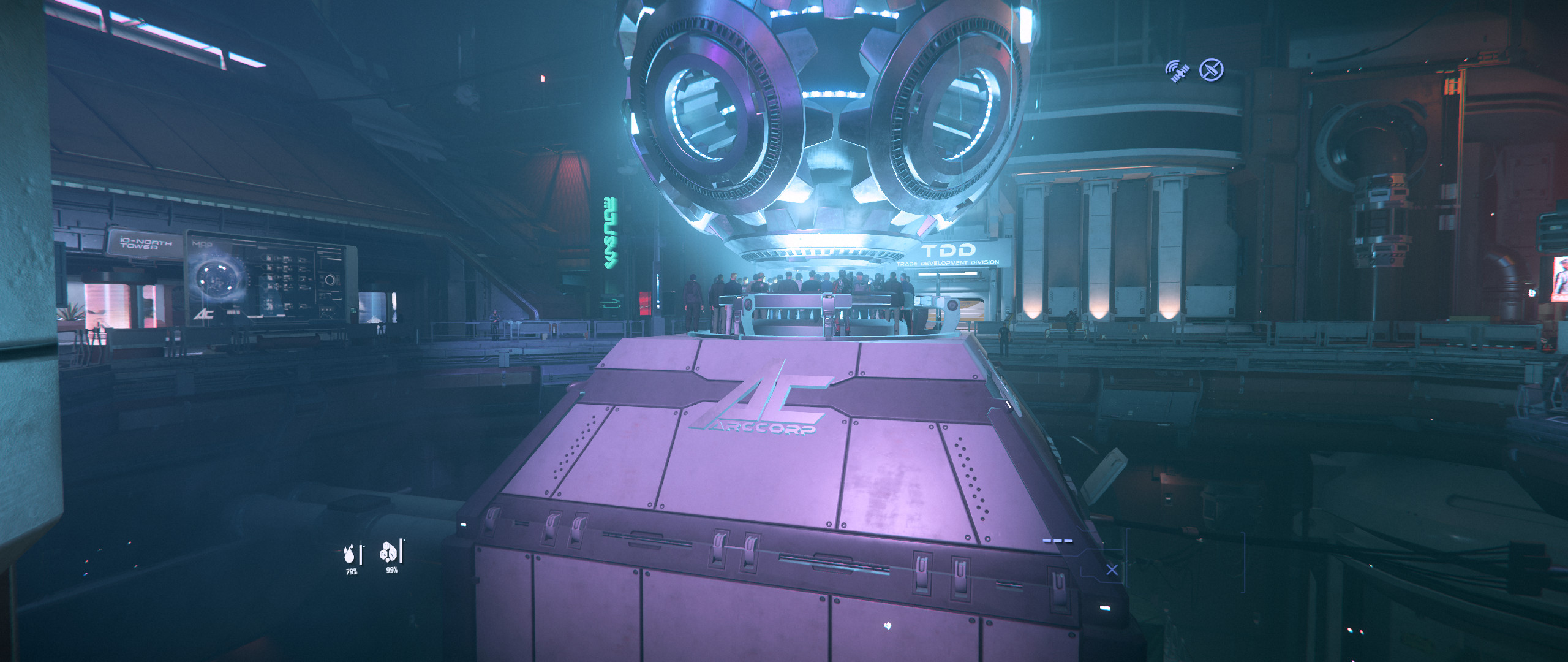Screen dimensions: 1568x662
Task: Click the satellite comms signal HUD icon
Action: point(1178,70)
